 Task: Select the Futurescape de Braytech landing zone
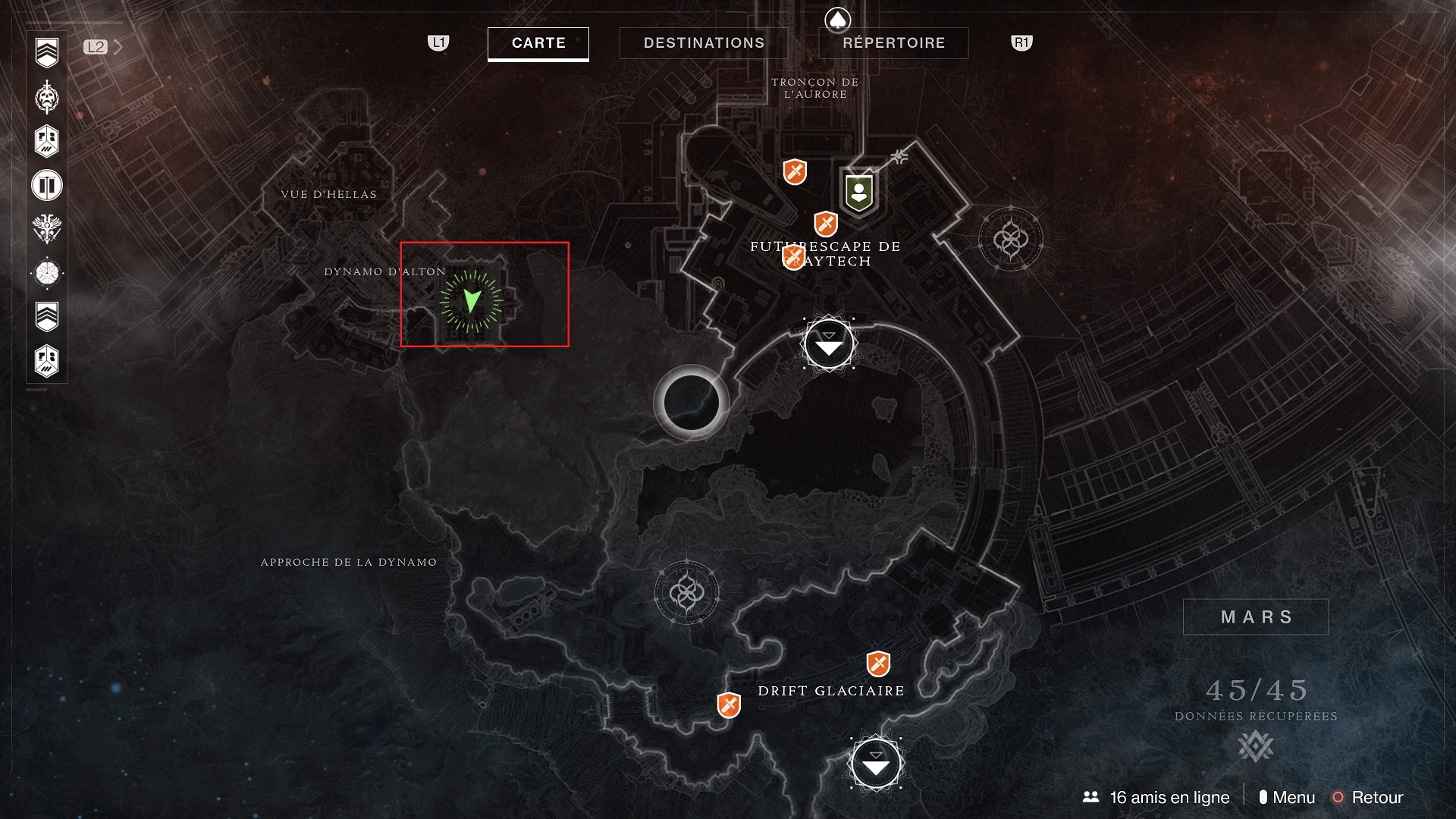coord(829,344)
